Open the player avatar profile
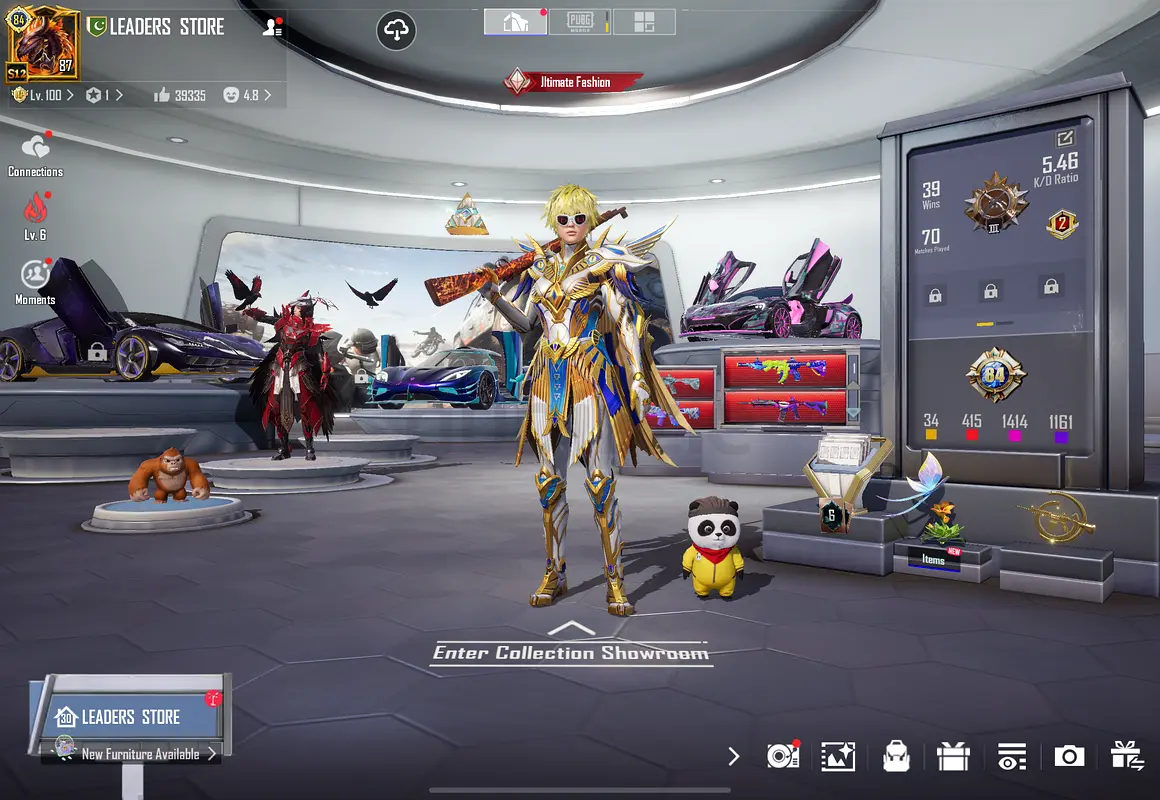1160x800 pixels. (x=43, y=43)
